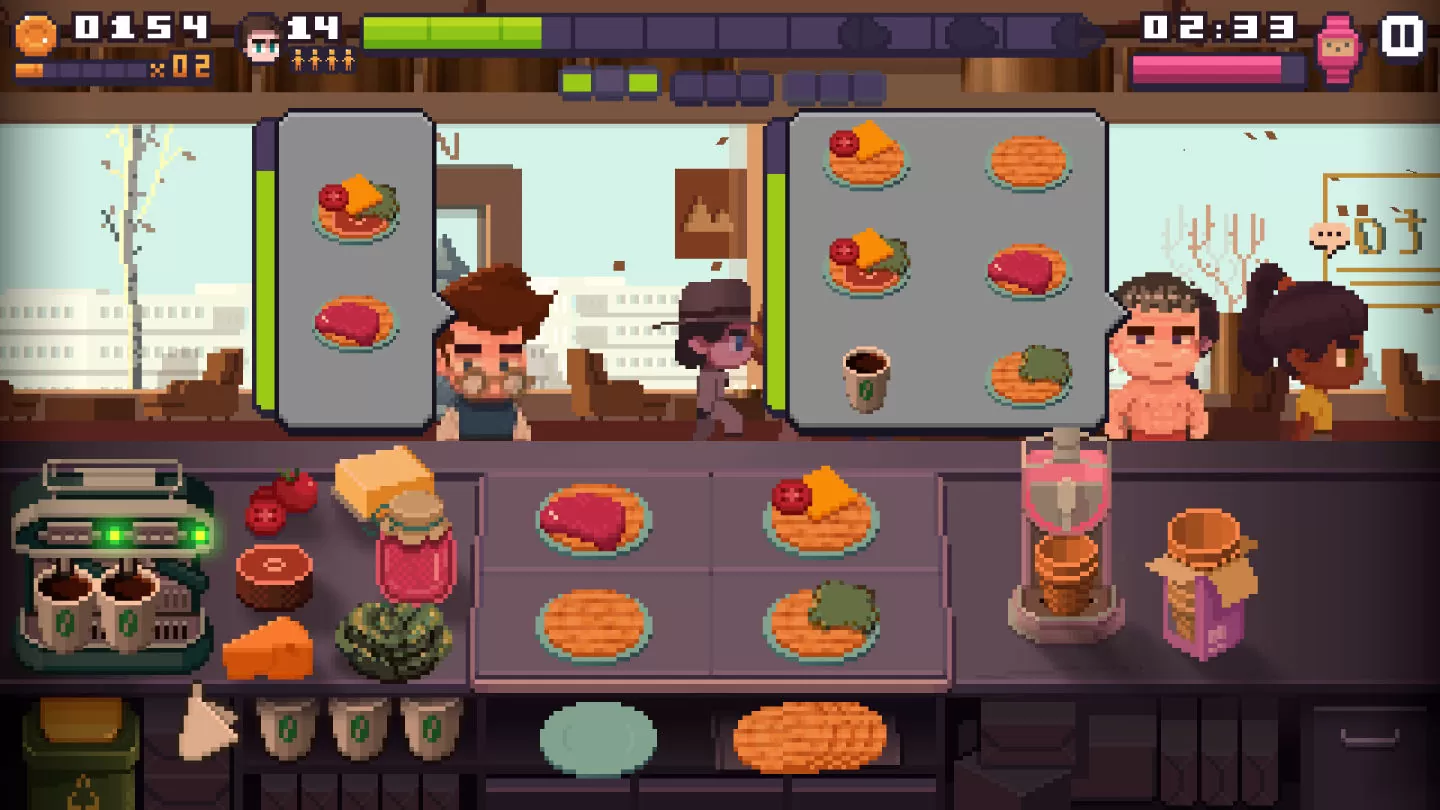Image resolution: width=1440 pixels, height=810 pixels.
Task: Pick the tomatoes from the ingredients
Action: [281, 502]
